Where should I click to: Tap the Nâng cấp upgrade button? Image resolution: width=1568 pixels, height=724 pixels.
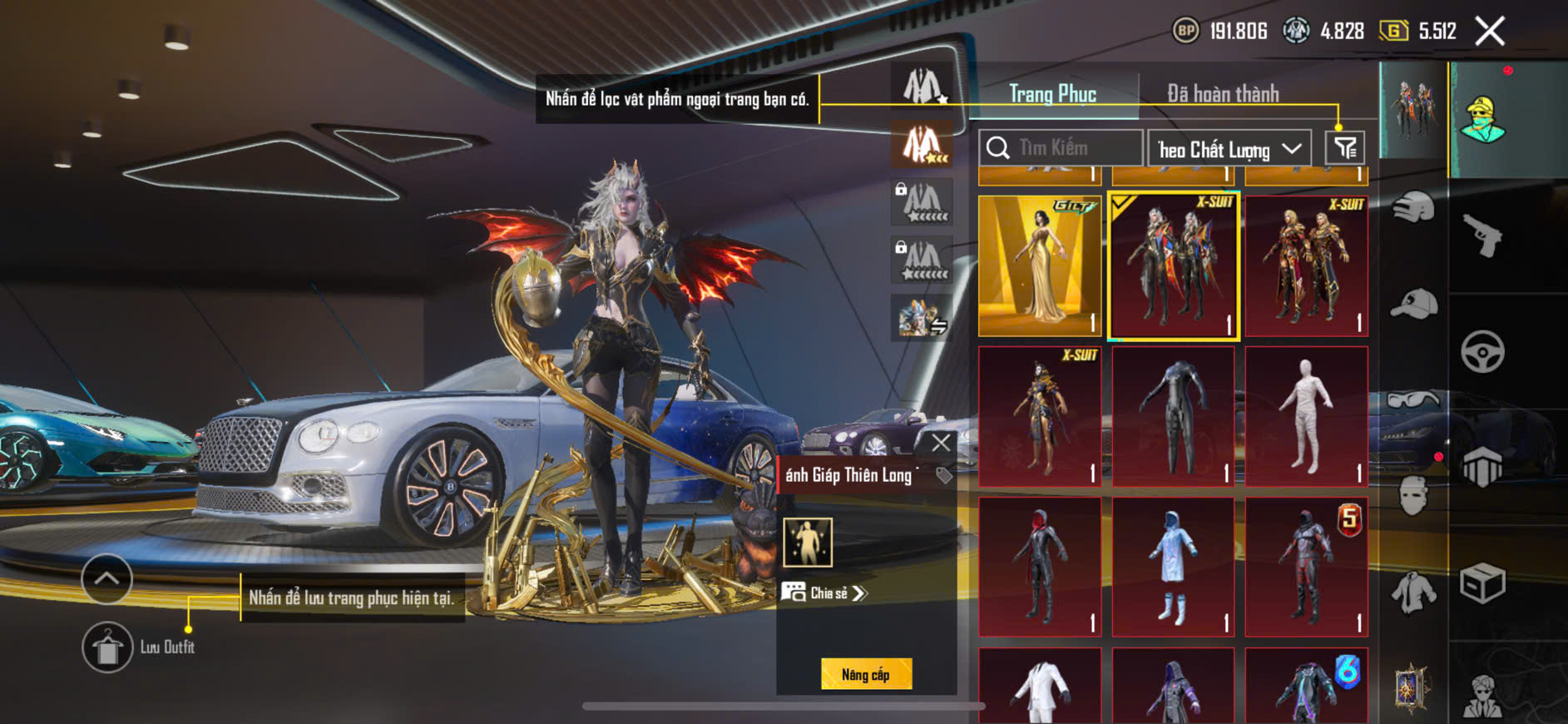point(866,674)
